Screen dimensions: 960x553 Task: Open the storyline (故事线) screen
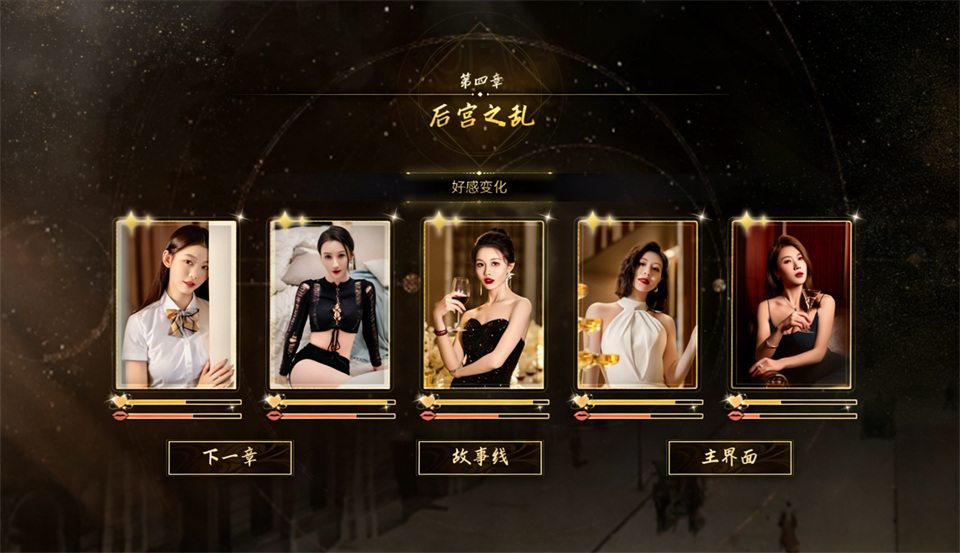pos(480,458)
